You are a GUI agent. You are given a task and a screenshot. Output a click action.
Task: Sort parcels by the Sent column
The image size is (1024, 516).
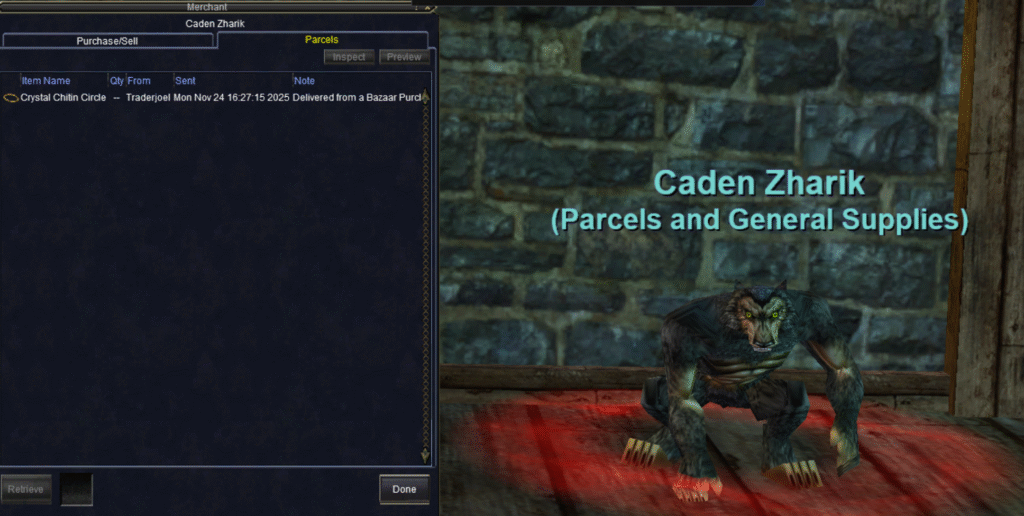(186, 80)
